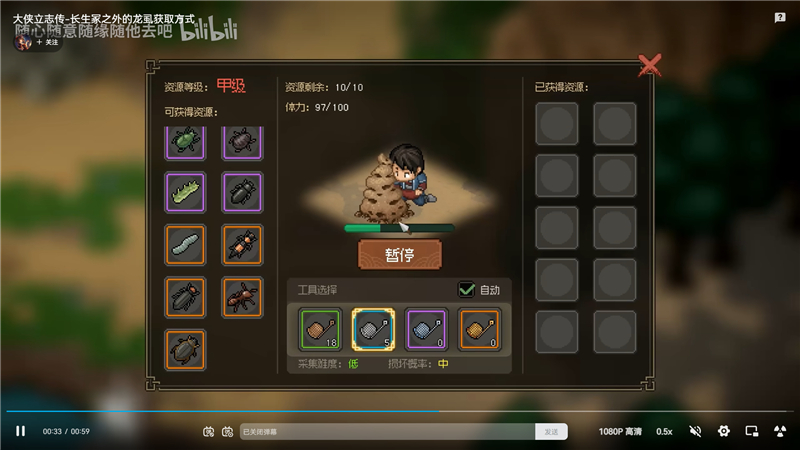Pick the orange-bordered net tool
This screenshot has width=800, height=450.
point(479,329)
